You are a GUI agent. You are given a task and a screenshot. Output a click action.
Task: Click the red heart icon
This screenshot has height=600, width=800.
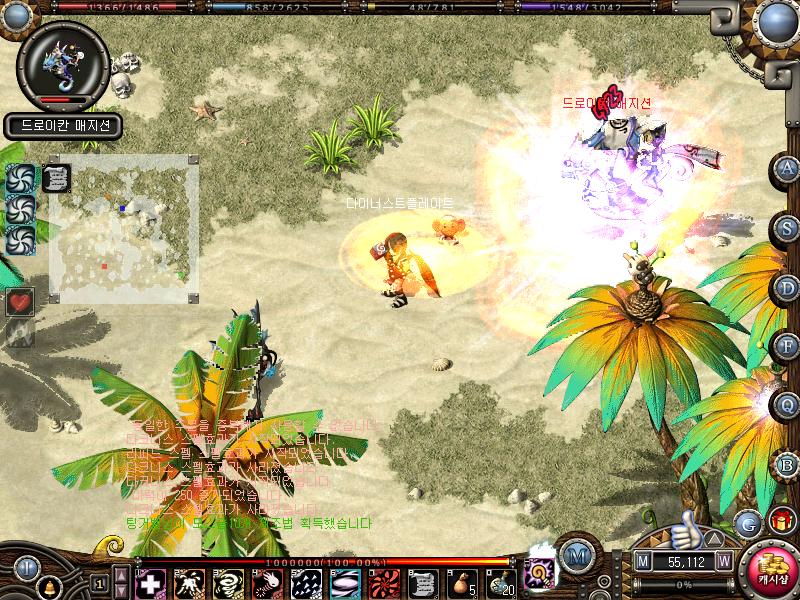[20, 300]
